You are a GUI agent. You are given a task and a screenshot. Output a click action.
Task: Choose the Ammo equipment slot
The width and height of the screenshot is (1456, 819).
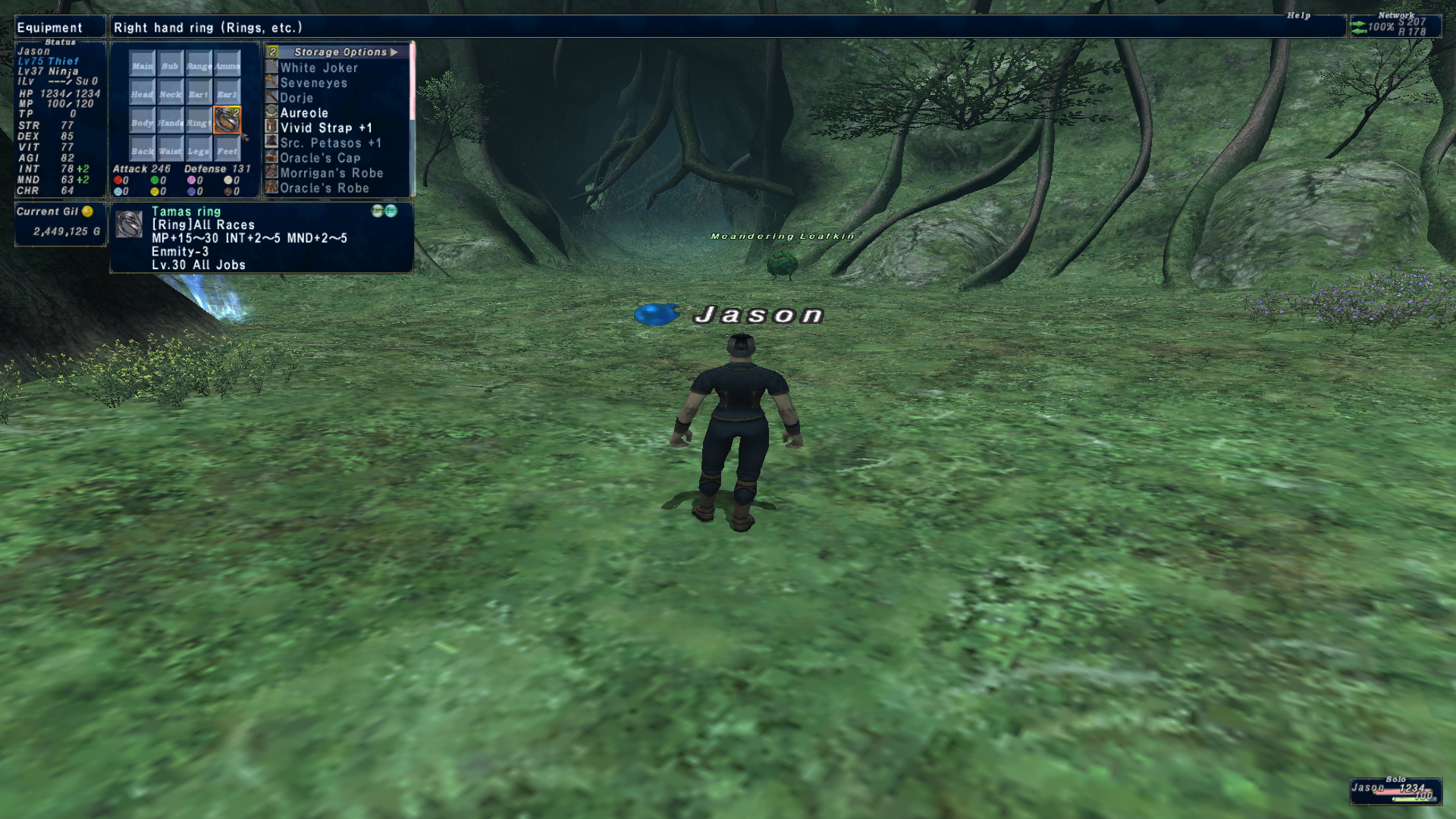(227, 64)
